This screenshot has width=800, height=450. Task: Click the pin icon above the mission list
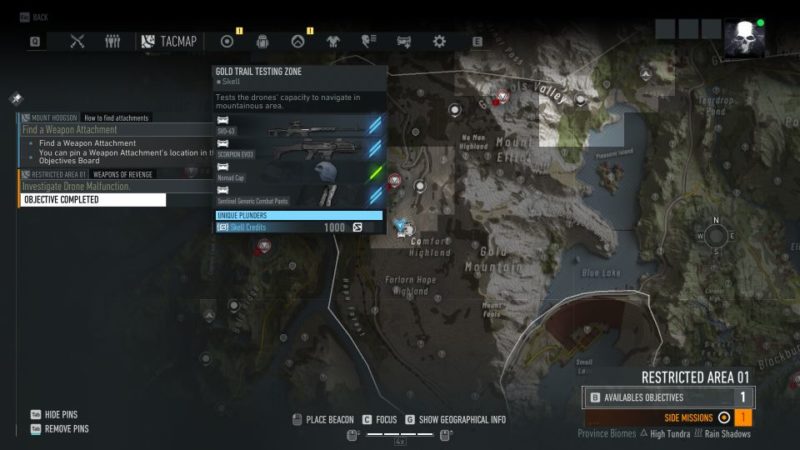point(16,99)
